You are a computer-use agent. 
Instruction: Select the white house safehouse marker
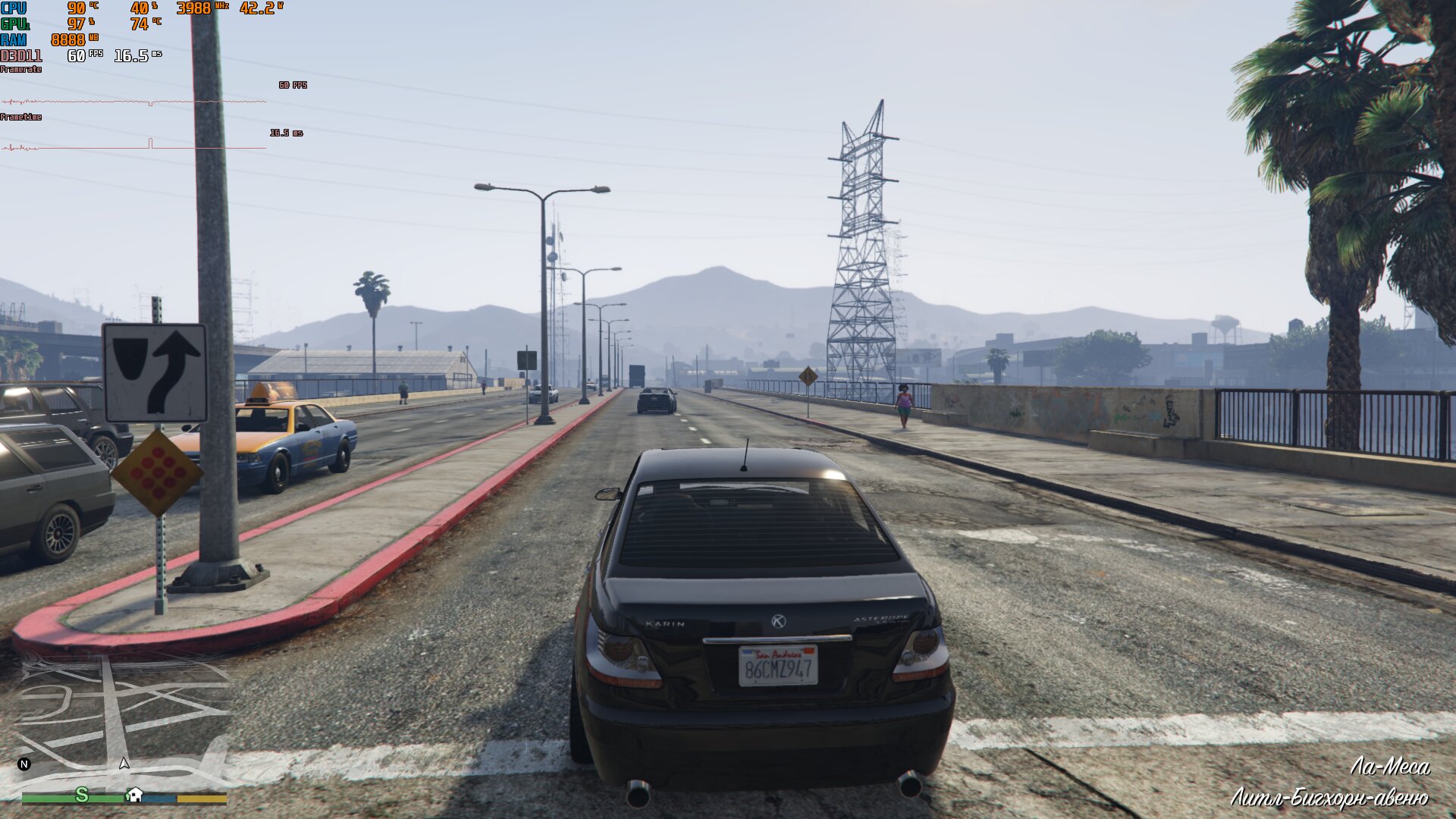pos(135,794)
